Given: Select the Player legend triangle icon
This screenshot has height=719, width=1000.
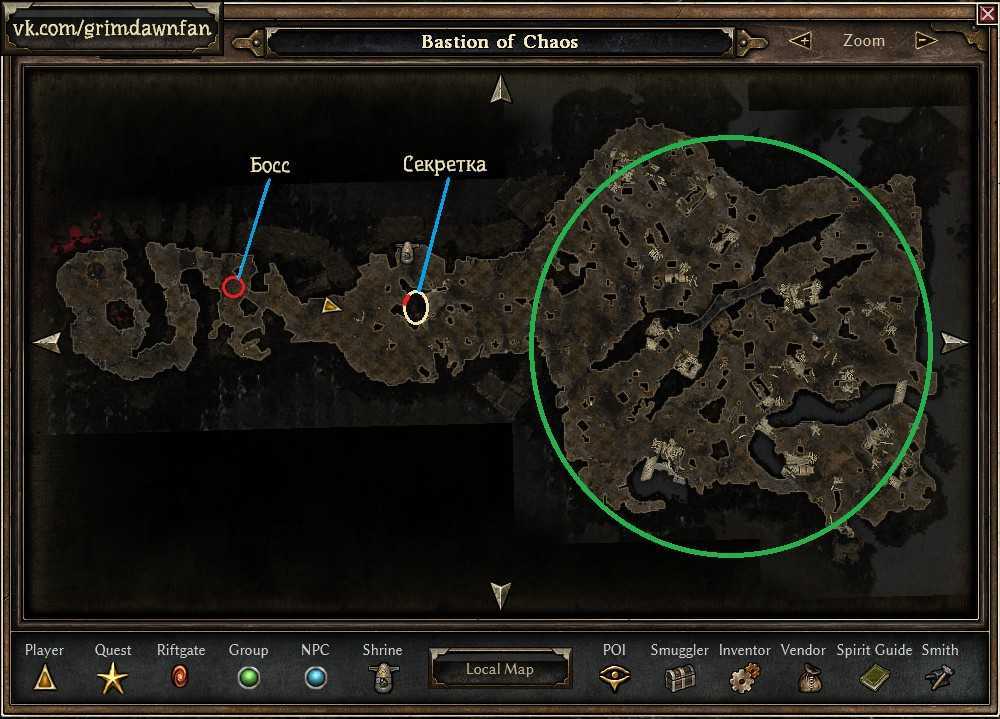Looking at the screenshot, I should pyautogui.click(x=44, y=678).
